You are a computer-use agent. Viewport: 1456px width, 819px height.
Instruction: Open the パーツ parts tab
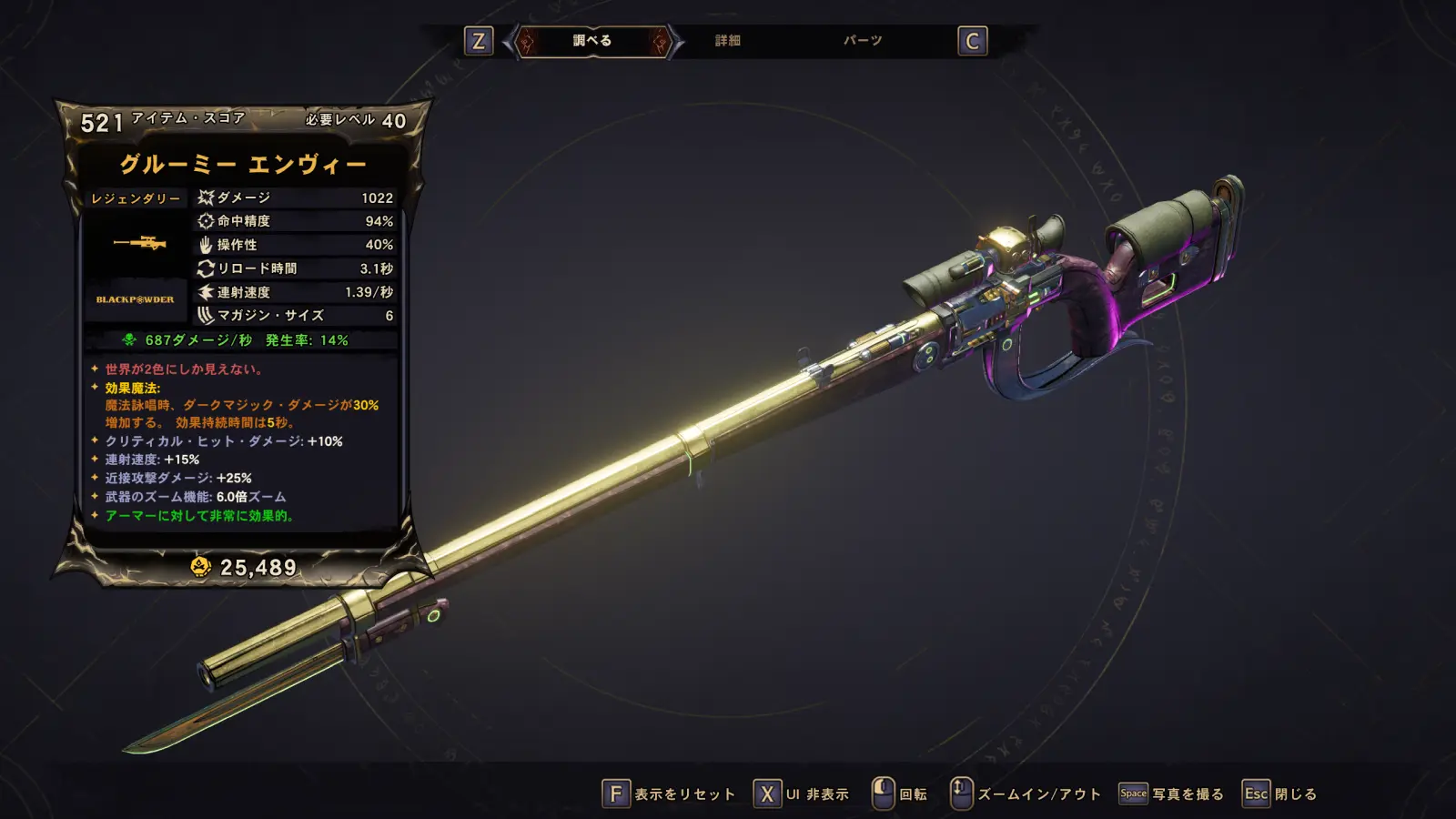click(x=862, y=41)
